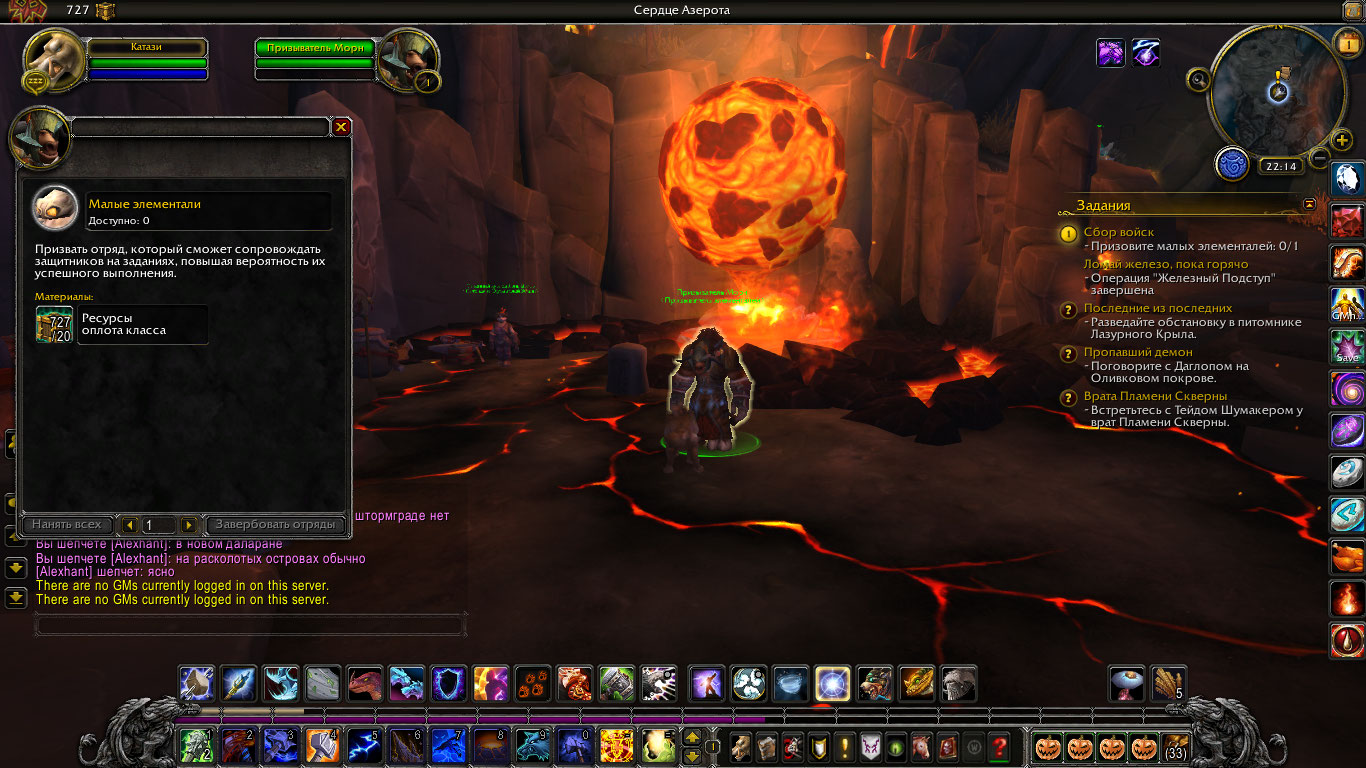Open the red question mark help button
The image size is (1366, 768).
point(998,746)
